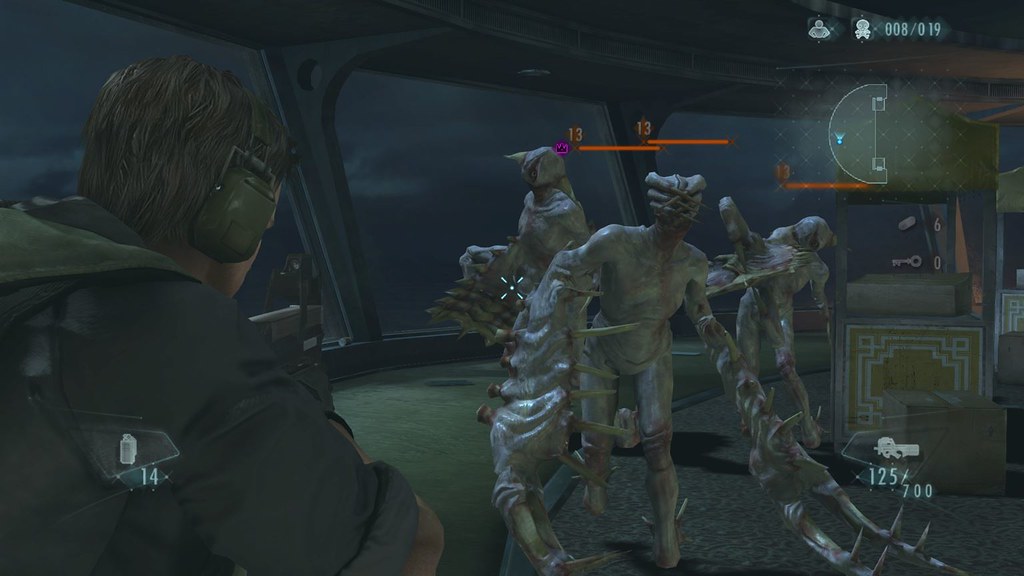1024x576 pixels.
Task: Select the green herb pill icon
Action: (x=908, y=223)
